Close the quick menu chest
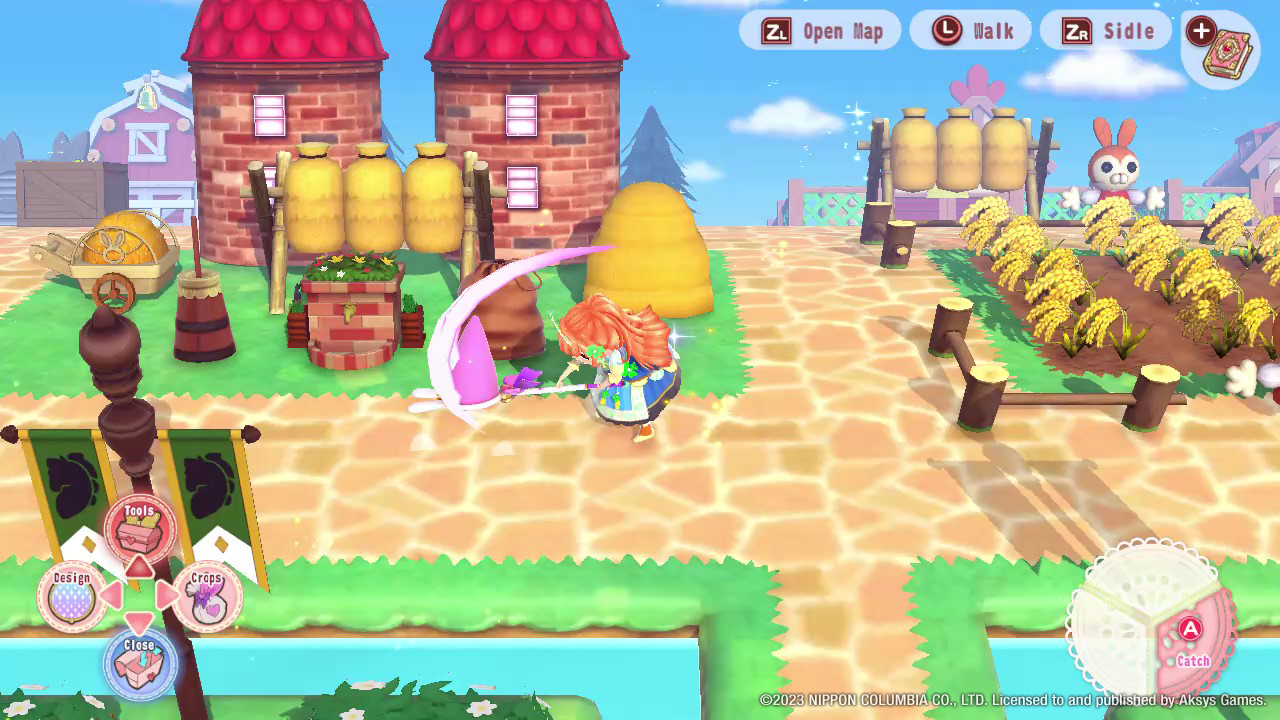This screenshot has width=1280, height=720. (x=139, y=663)
